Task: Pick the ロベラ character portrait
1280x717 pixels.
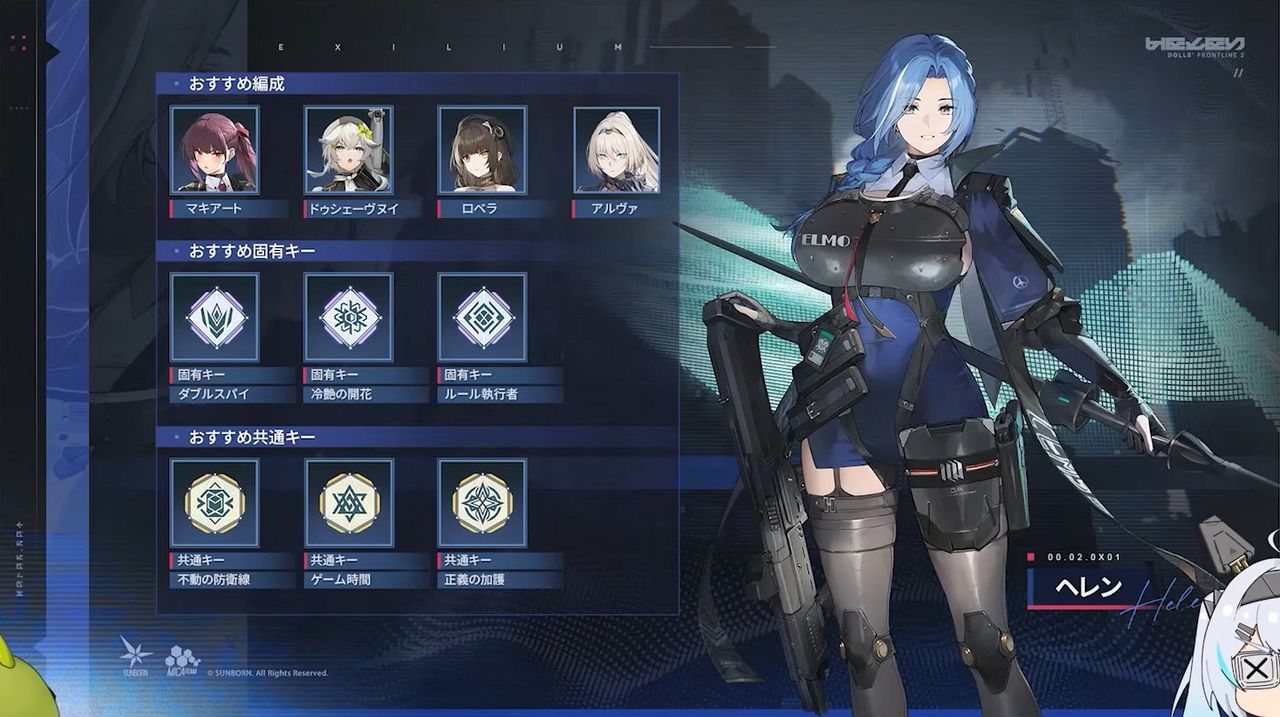Action: click(x=482, y=150)
